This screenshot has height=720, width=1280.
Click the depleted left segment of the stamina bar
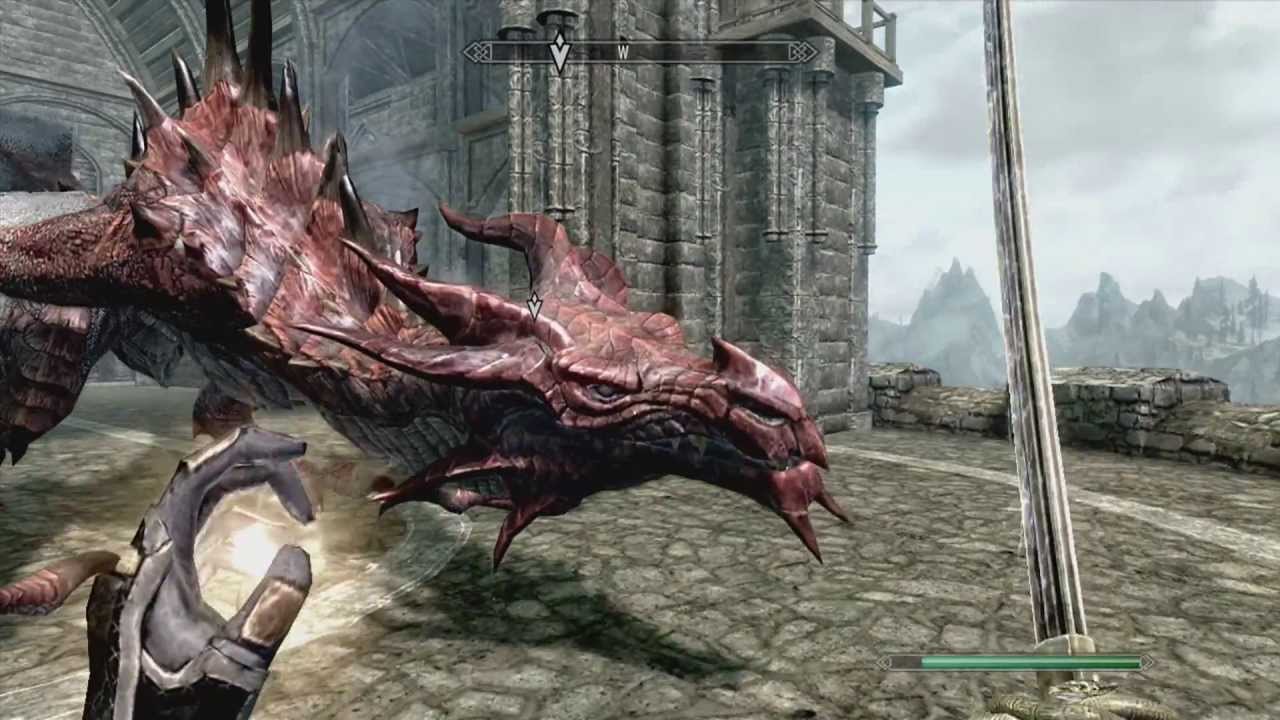pos(903,661)
